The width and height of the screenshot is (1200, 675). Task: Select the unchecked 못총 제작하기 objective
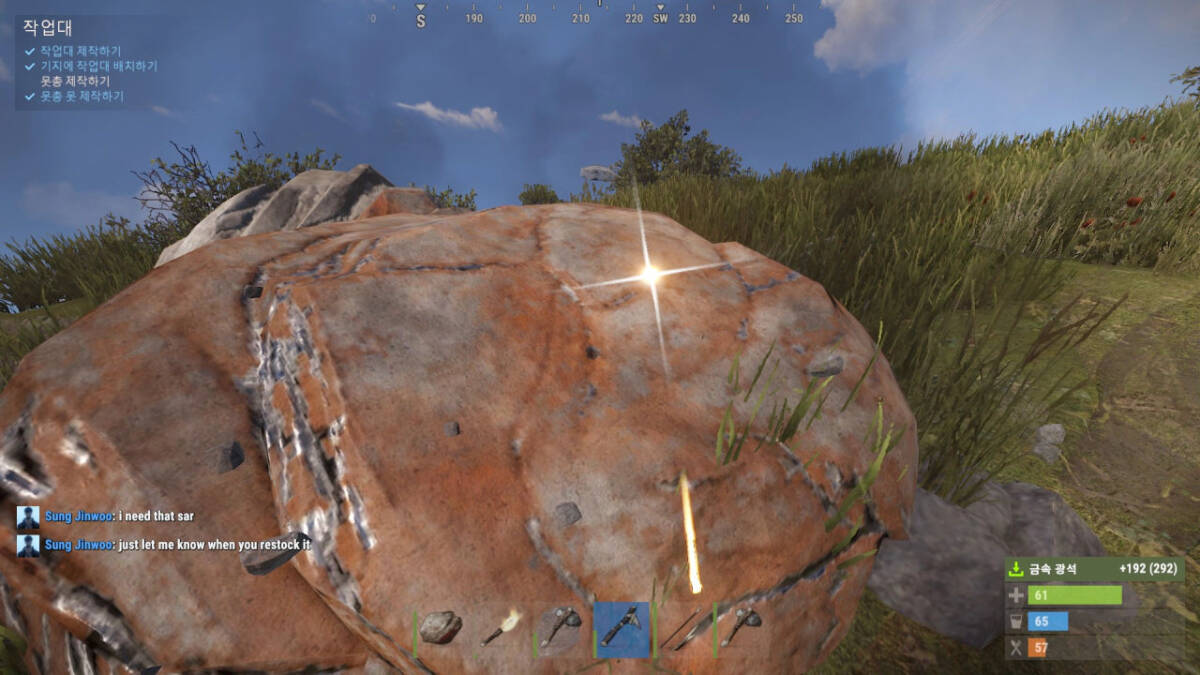click(75, 81)
